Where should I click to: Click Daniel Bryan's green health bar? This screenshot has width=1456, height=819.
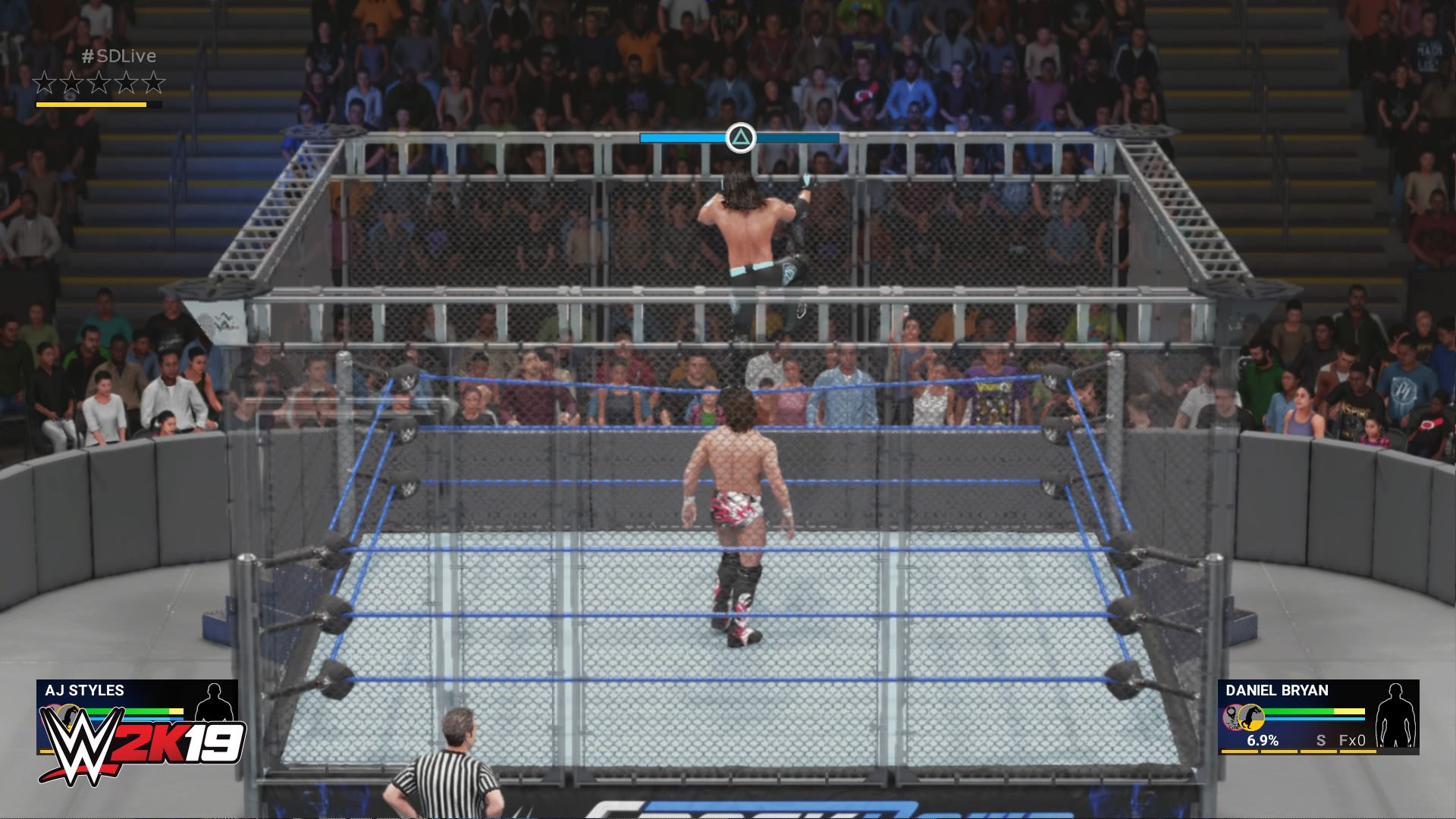click(x=1298, y=711)
